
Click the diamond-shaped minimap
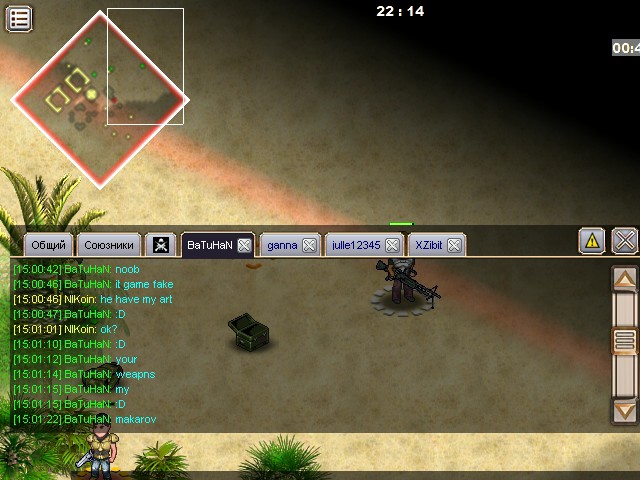coord(99,98)
